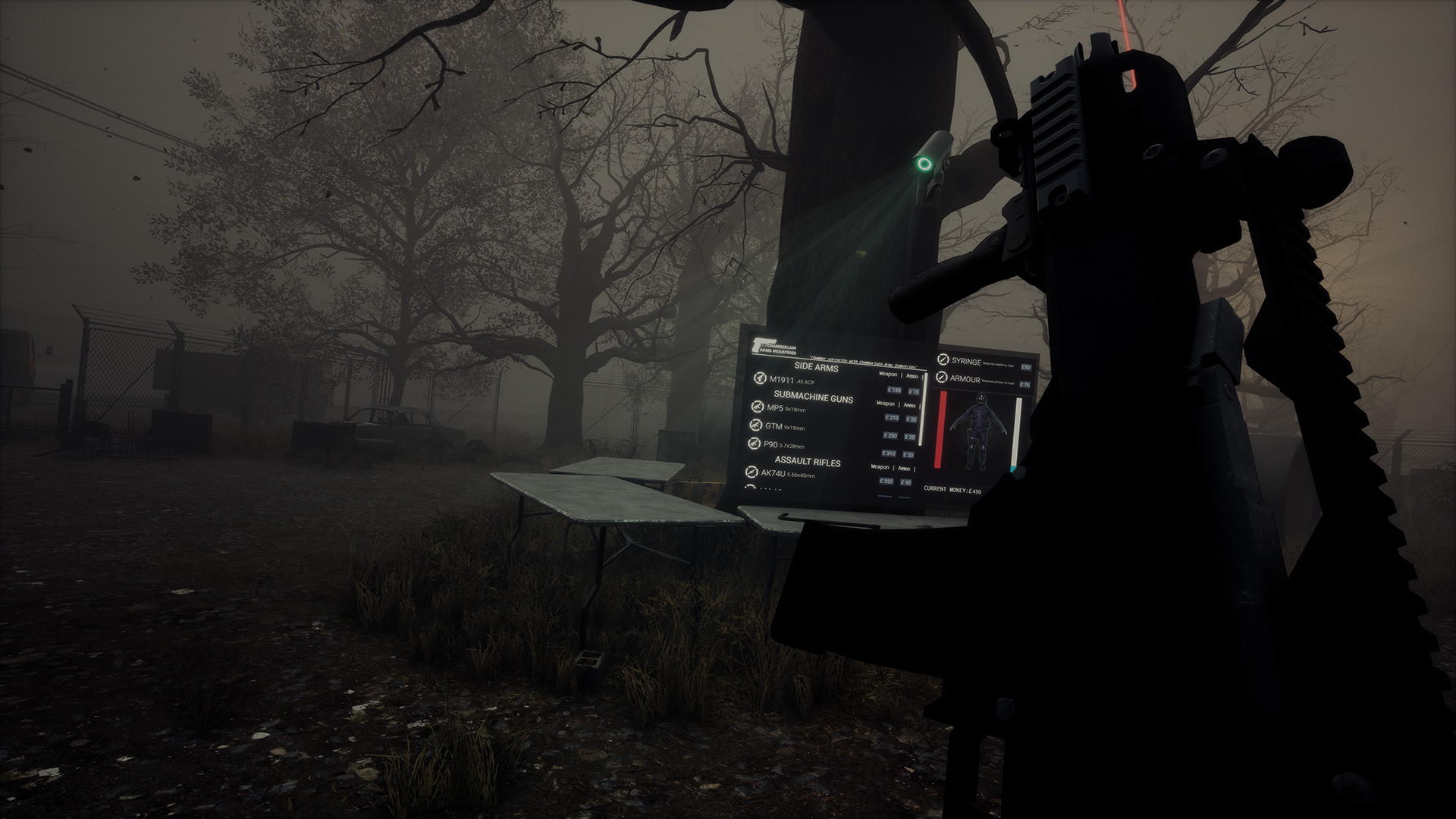Select the P90 weapon icon
1456x819 pixels.
[755, 441]
